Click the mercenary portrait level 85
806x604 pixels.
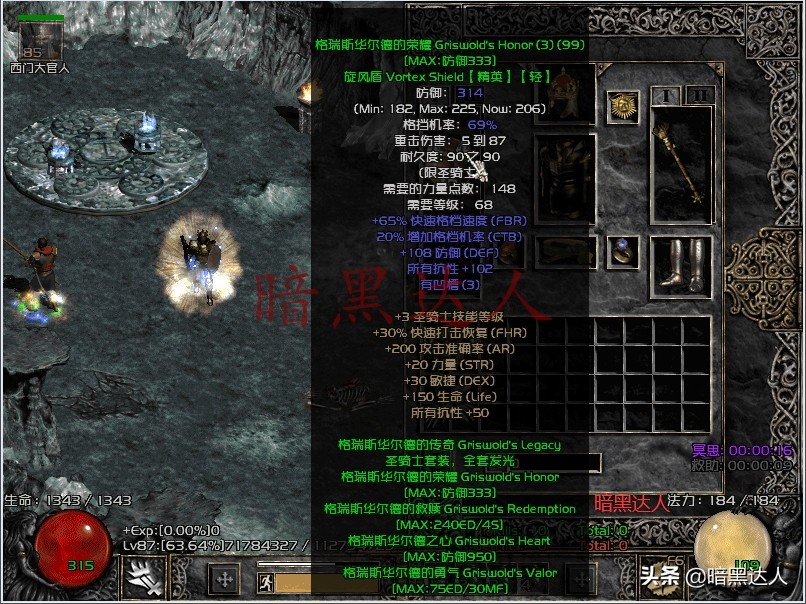[42, 41]
